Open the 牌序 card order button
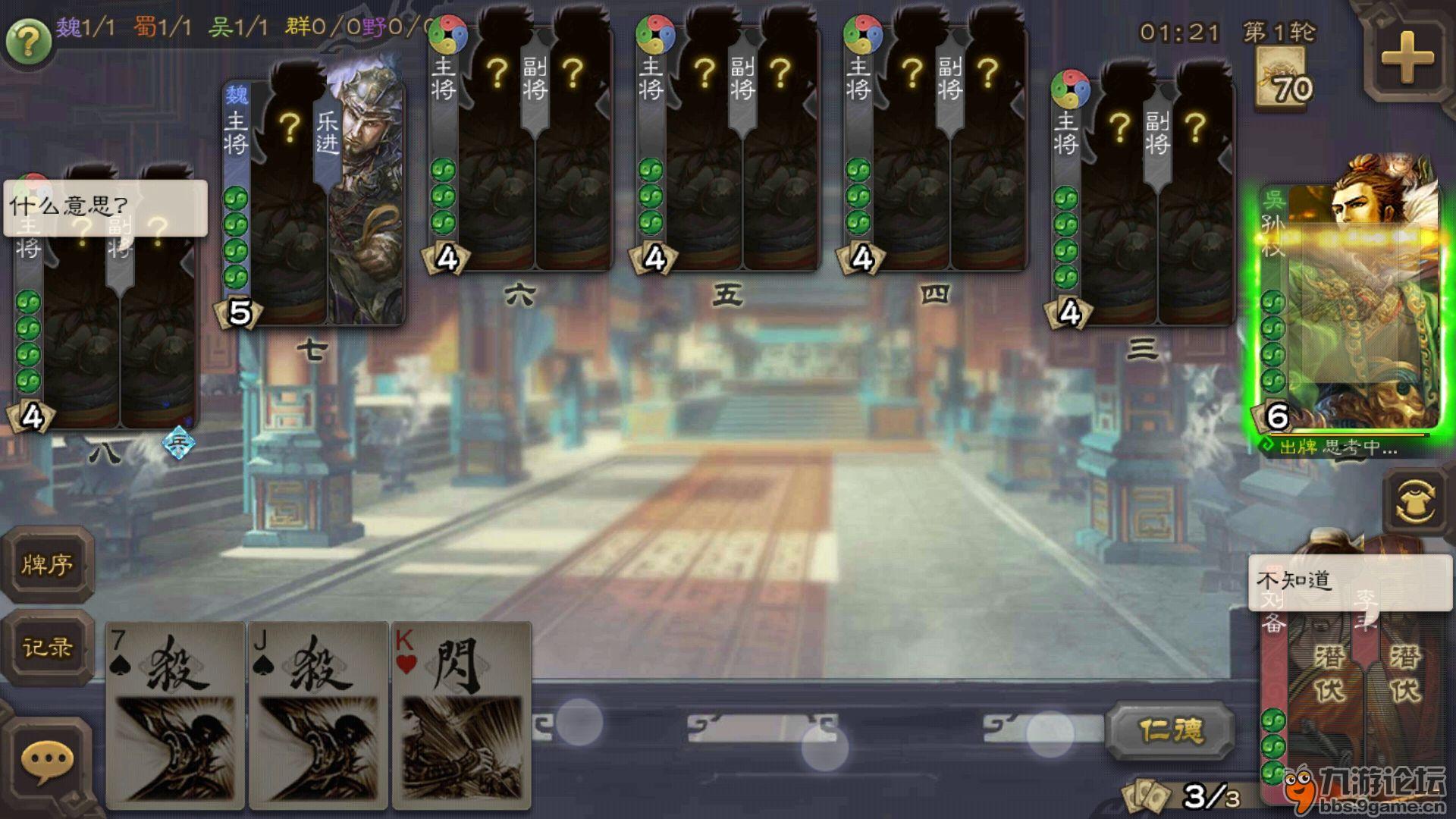 (47, 565)
